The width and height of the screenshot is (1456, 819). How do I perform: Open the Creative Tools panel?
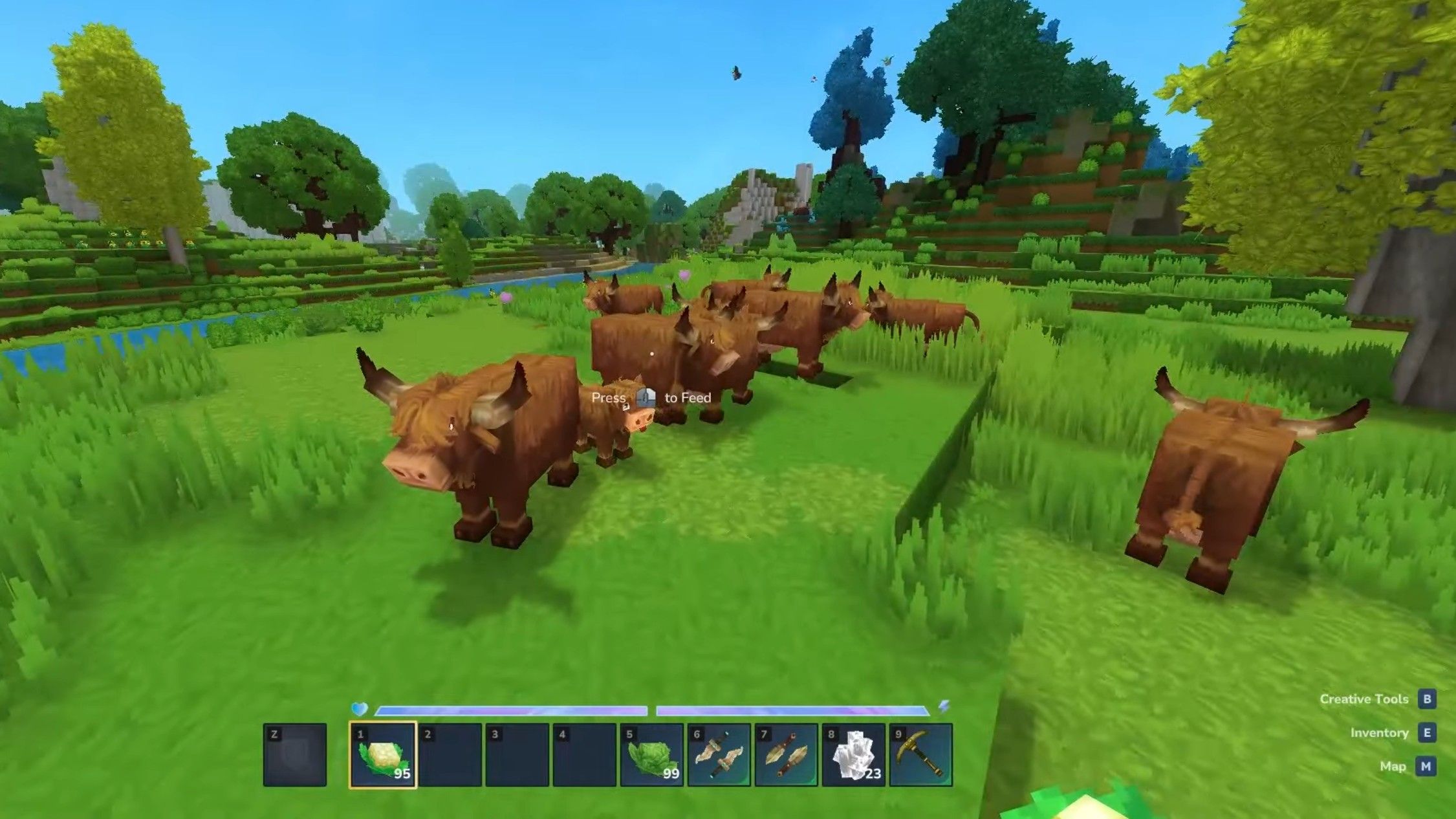[x=1365, y=699]
